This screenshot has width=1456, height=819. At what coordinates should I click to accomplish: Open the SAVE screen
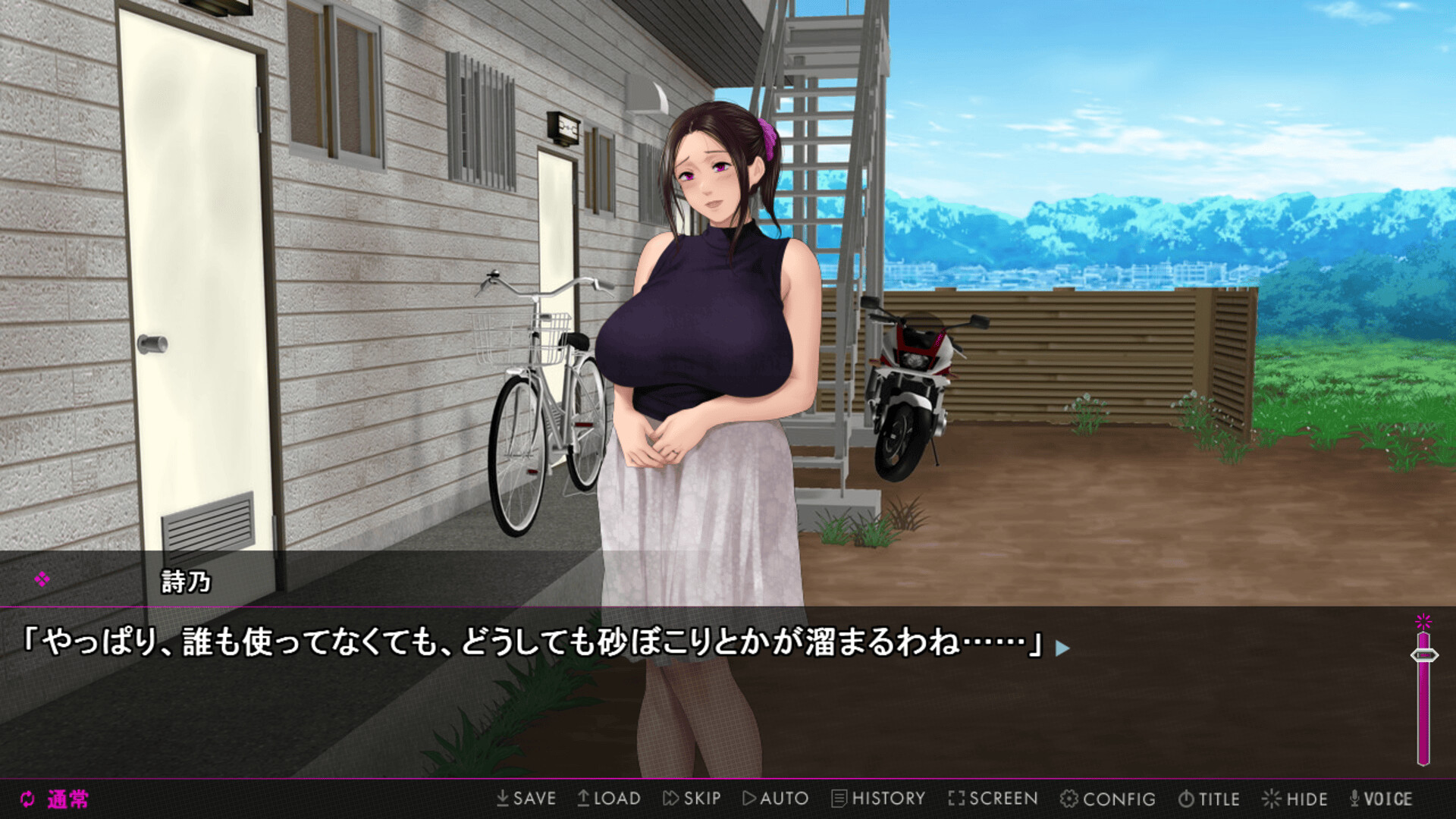527,798
